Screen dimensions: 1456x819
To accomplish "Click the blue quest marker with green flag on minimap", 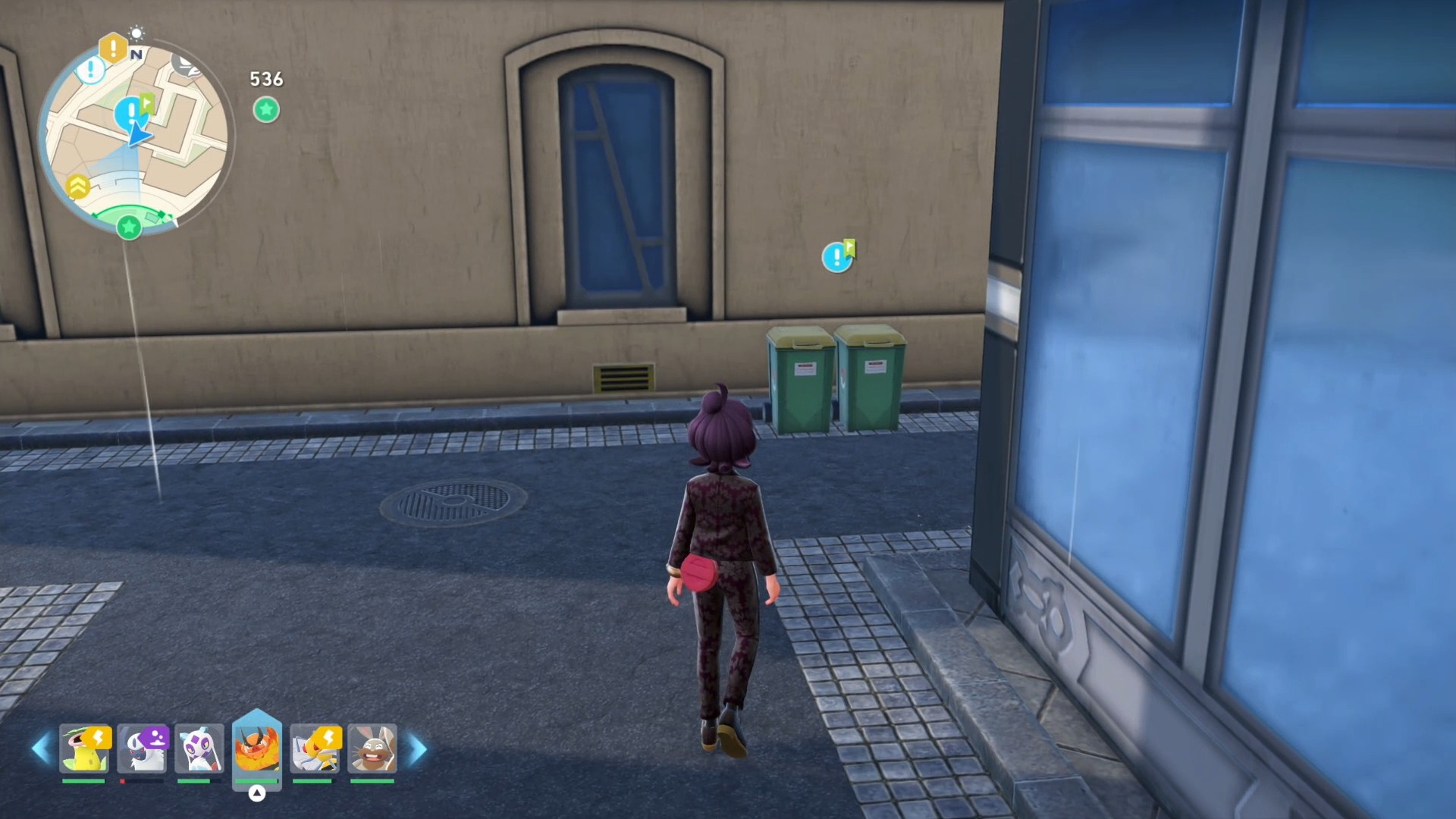I will point(133,111).
